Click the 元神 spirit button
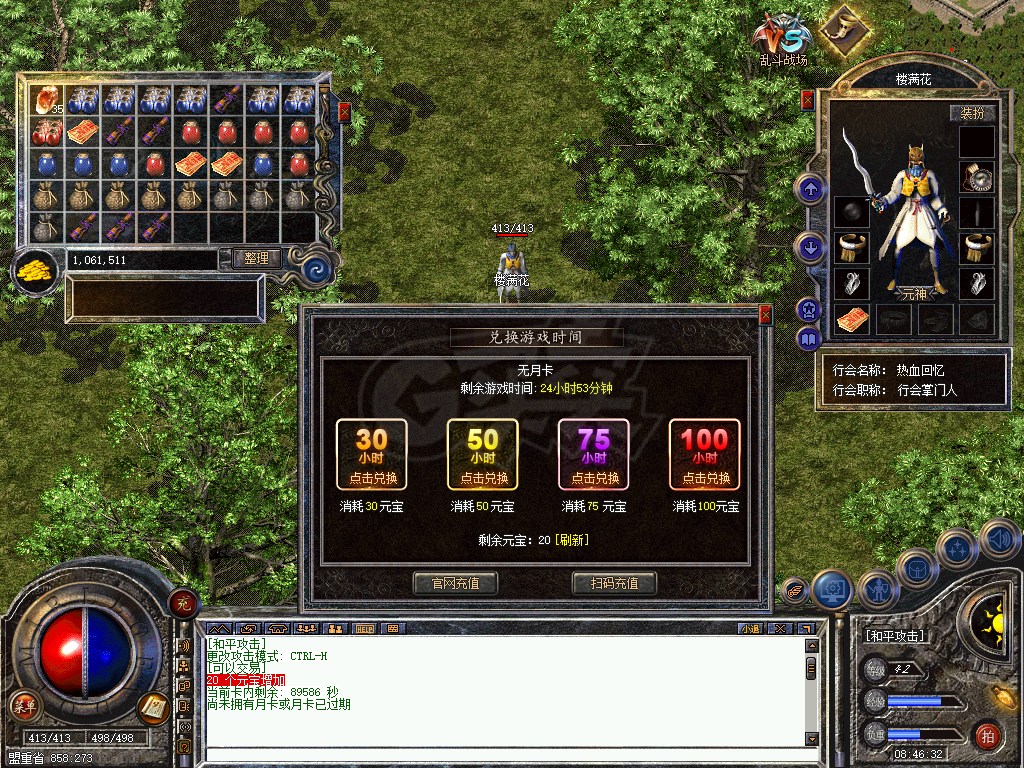Screen dimensions: 1024x768 click(914, 294)
